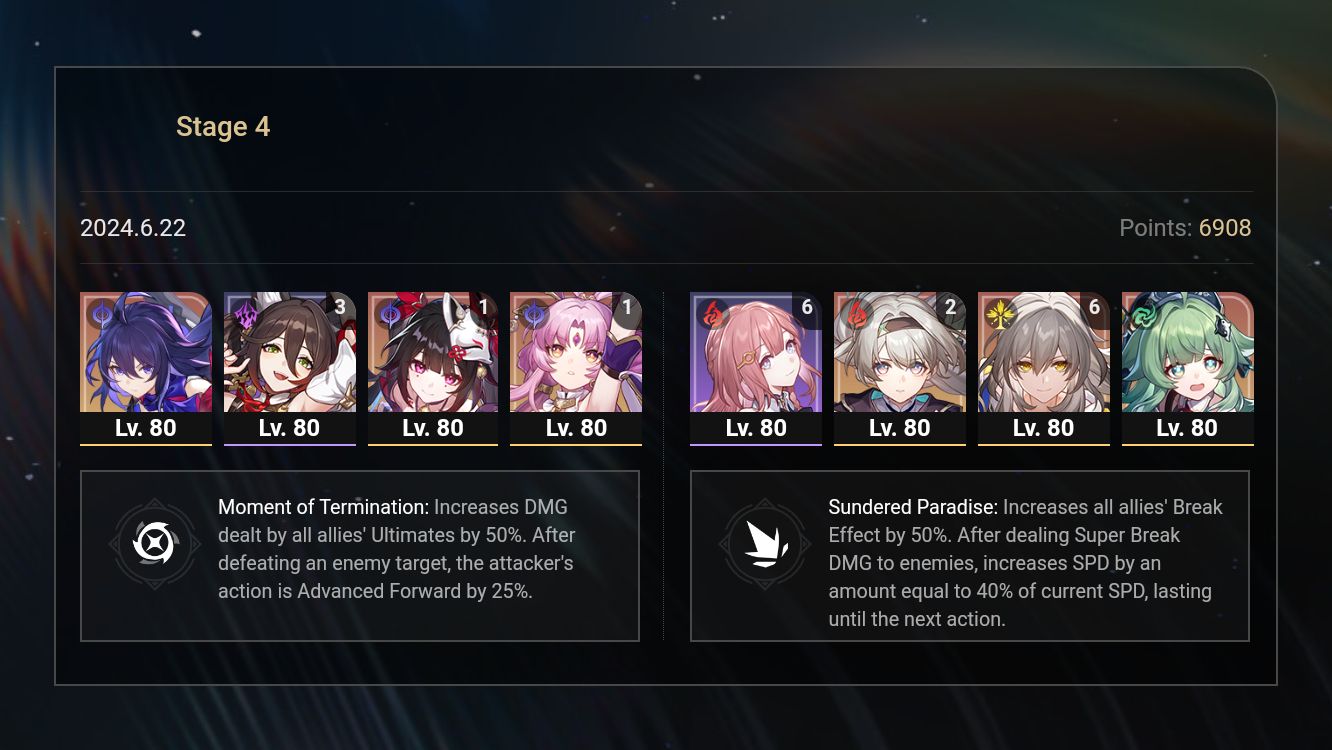Select the Stage 4 heading
Viewport: 1332px width, 750px height.
click(223, 126)
